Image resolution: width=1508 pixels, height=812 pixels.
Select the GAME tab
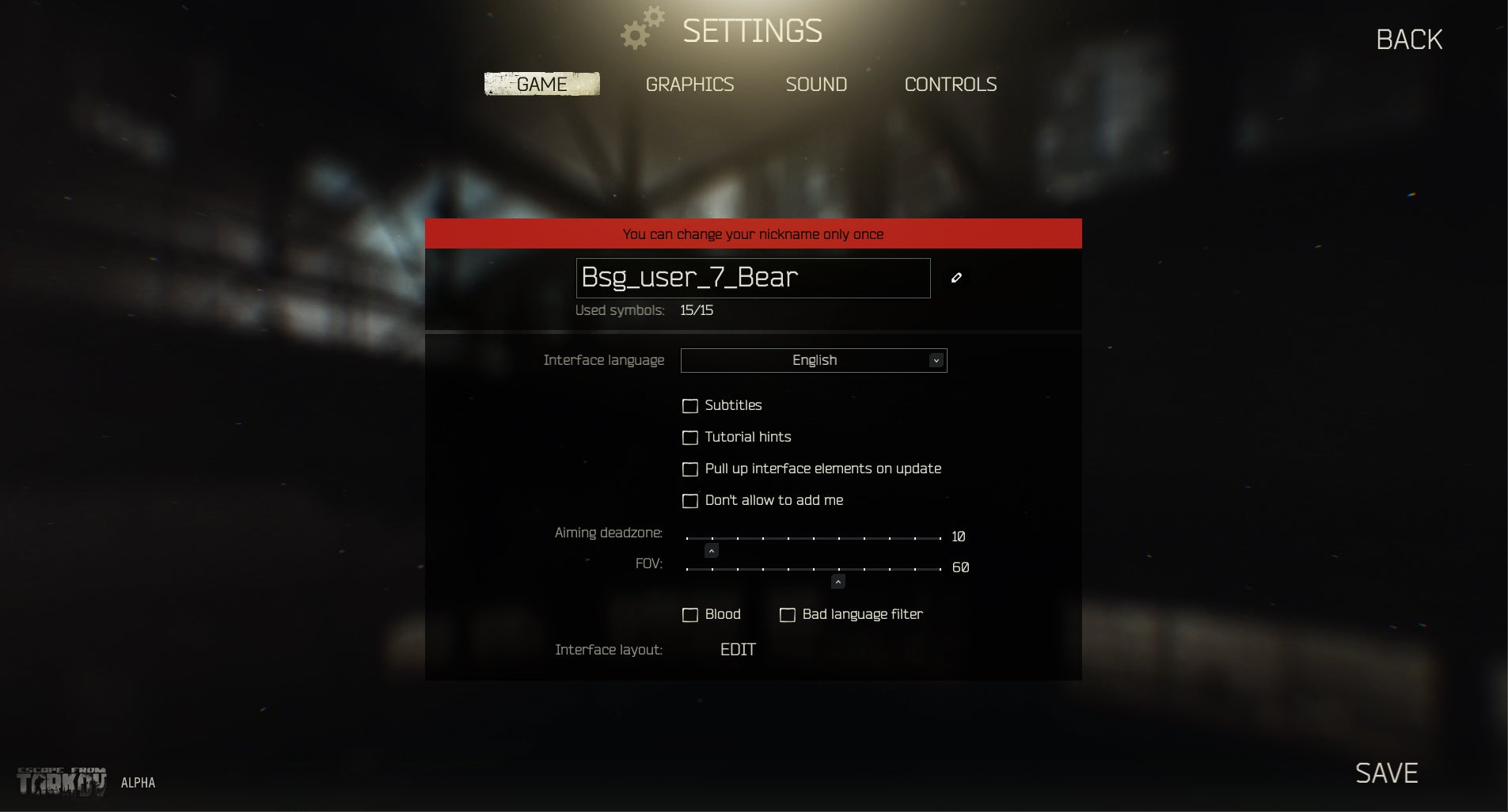point(542,83)
